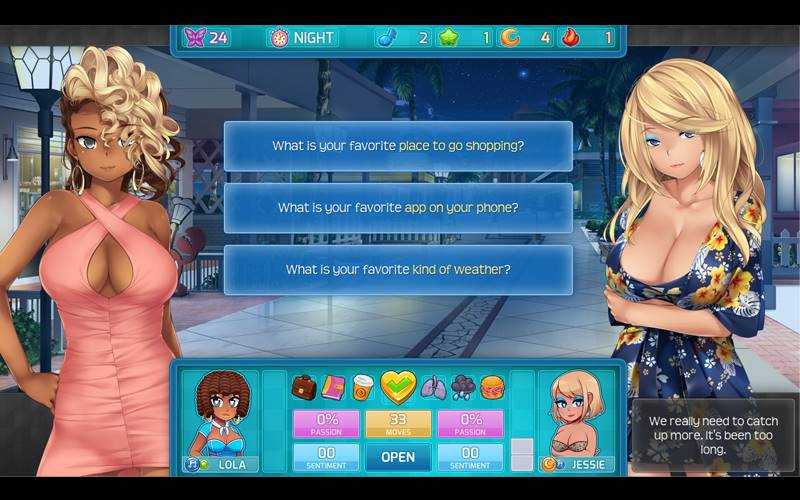
Task: Choose the pink book topic icon
Action: [333, 387]
